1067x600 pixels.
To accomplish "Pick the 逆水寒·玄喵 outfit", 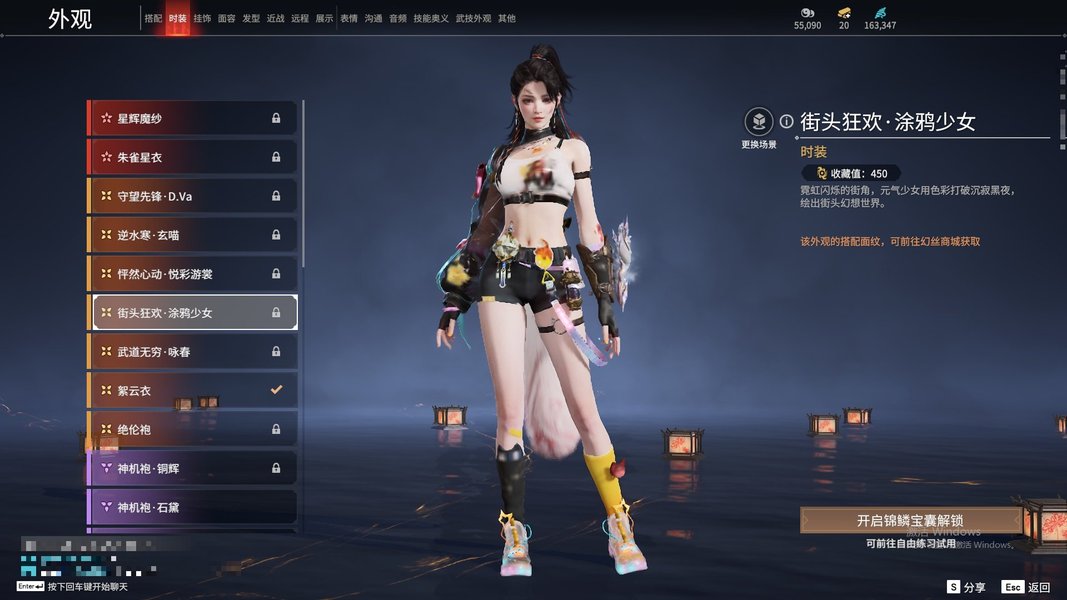I will click(x=193, y=235).
